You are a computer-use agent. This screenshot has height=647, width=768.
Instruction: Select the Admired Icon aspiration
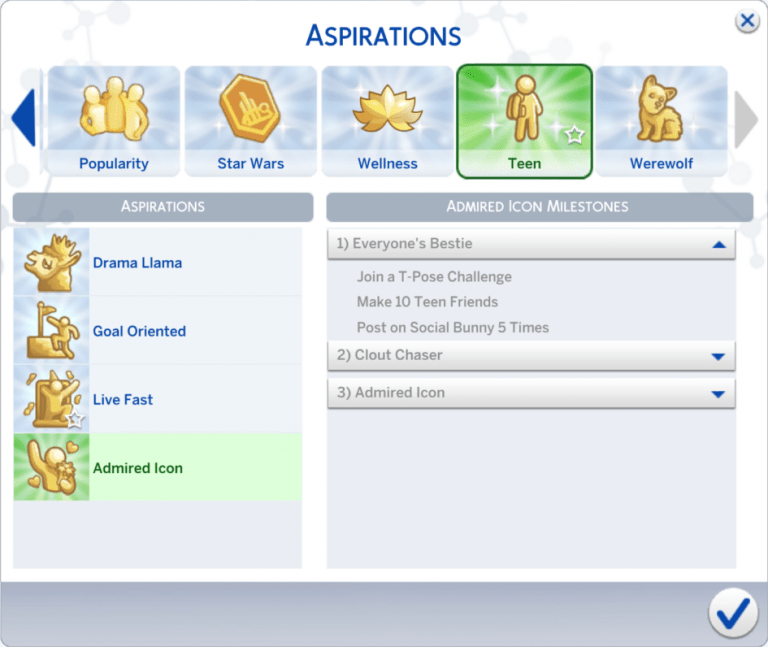pos(157,467)
